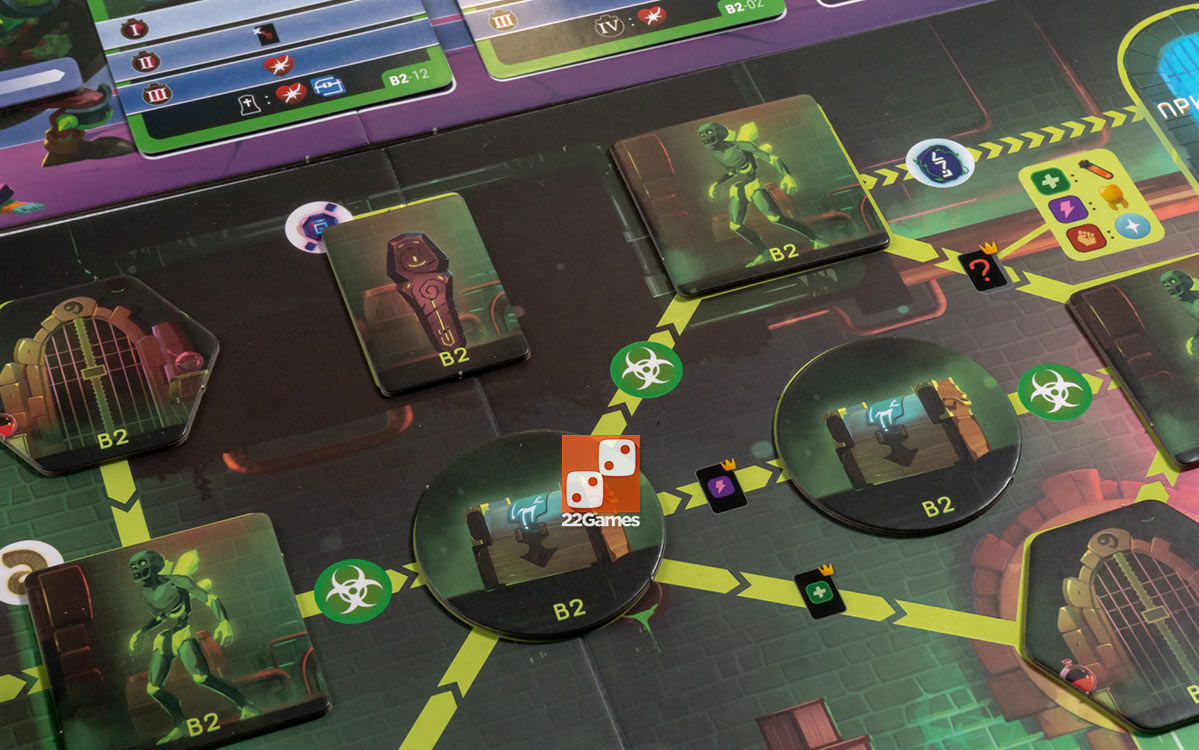Pick the black purple-lightning path token
Viewport: 1199px width, 750px height.
coord(717,487)
